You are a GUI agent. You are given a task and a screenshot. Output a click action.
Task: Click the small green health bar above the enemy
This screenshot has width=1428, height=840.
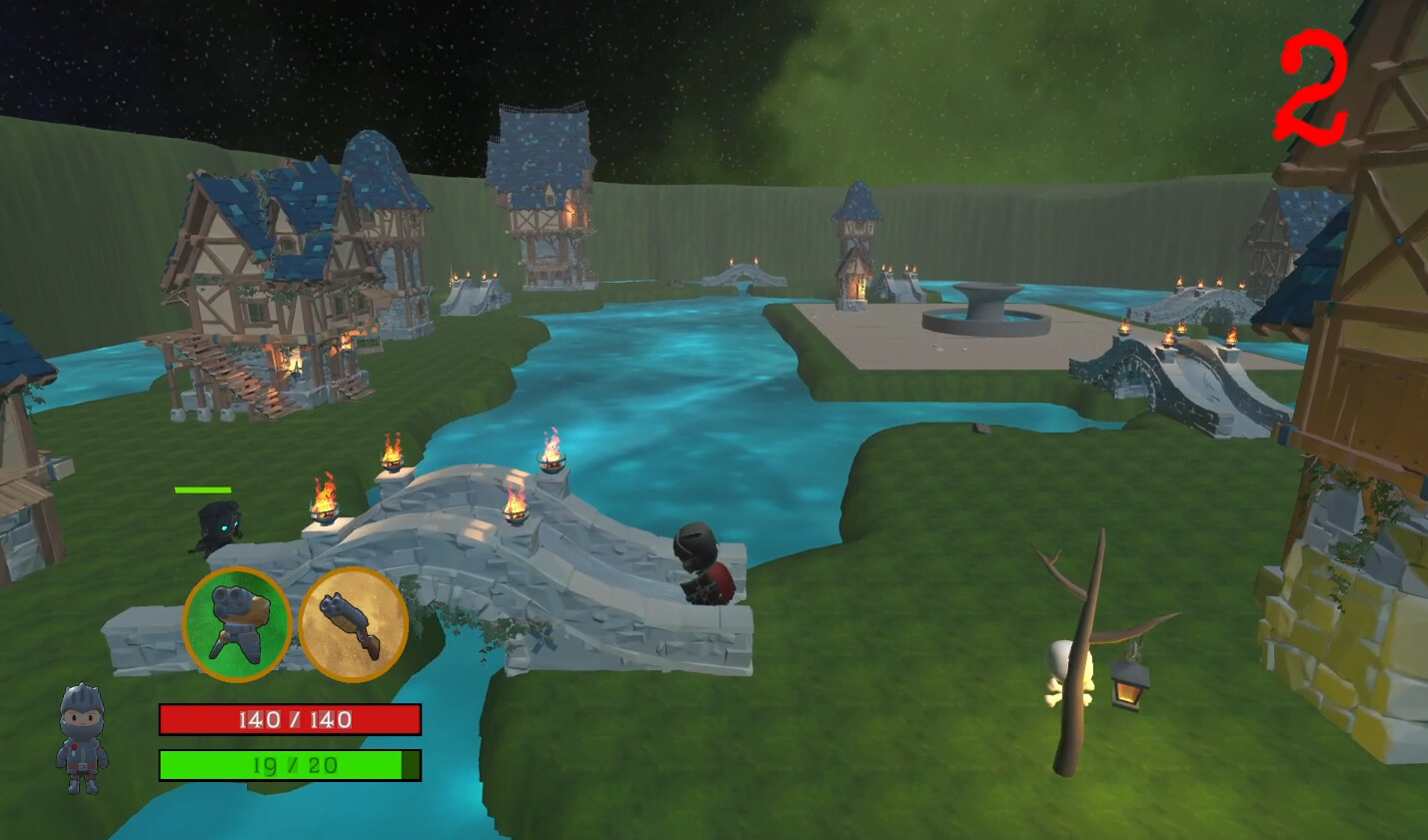coord(201,490)
